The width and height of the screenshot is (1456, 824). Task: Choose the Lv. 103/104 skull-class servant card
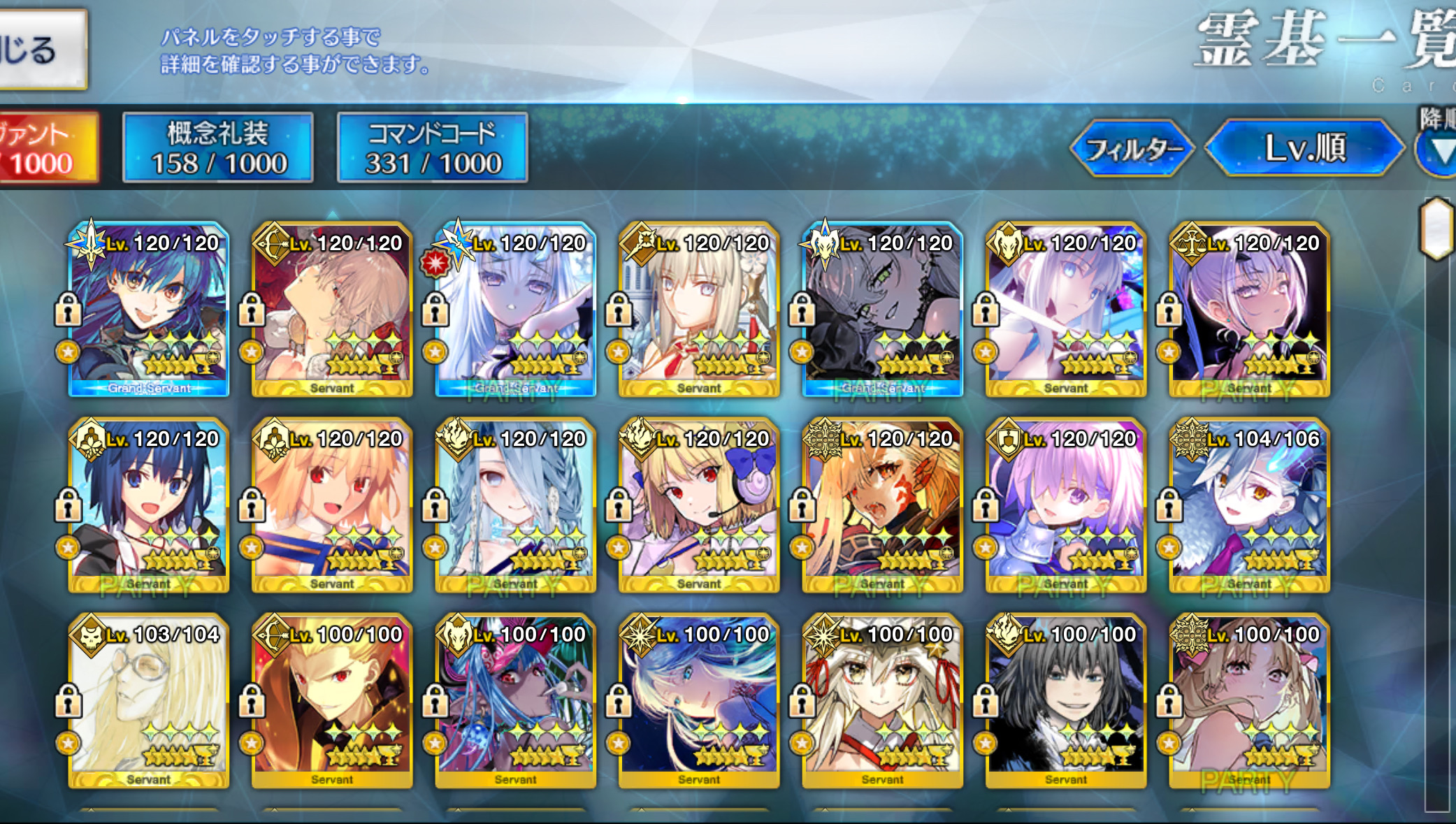pyautogui.click(x=148, y=700)
